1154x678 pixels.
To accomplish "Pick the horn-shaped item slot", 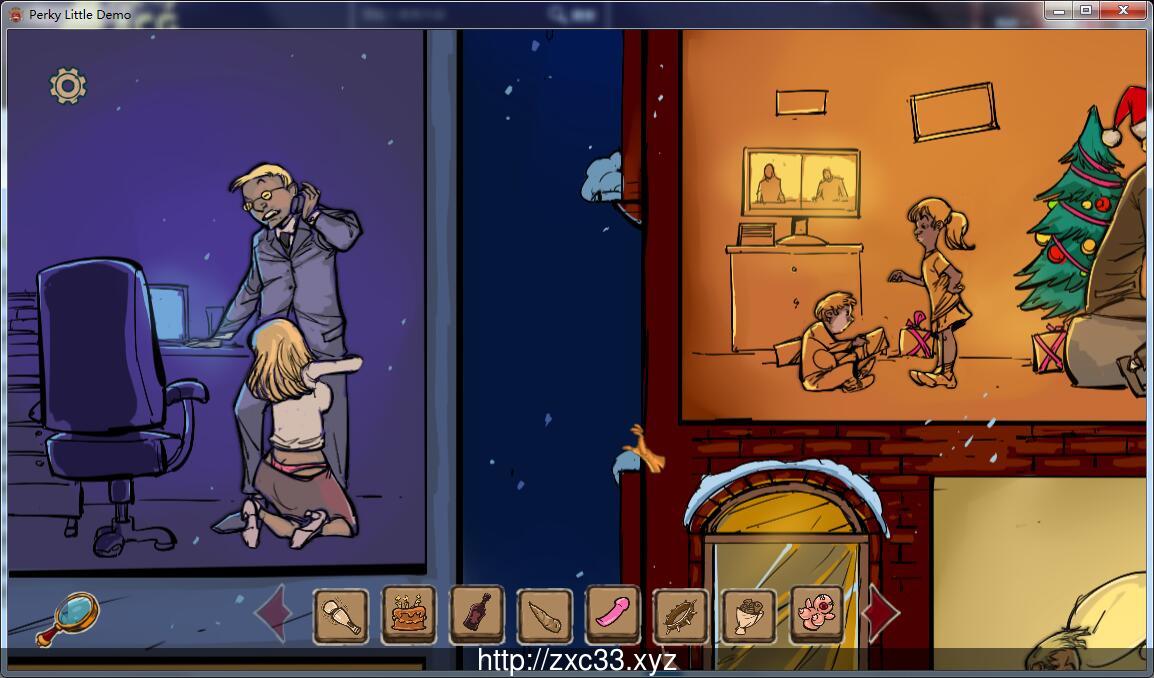I will (x=545, y=614).
